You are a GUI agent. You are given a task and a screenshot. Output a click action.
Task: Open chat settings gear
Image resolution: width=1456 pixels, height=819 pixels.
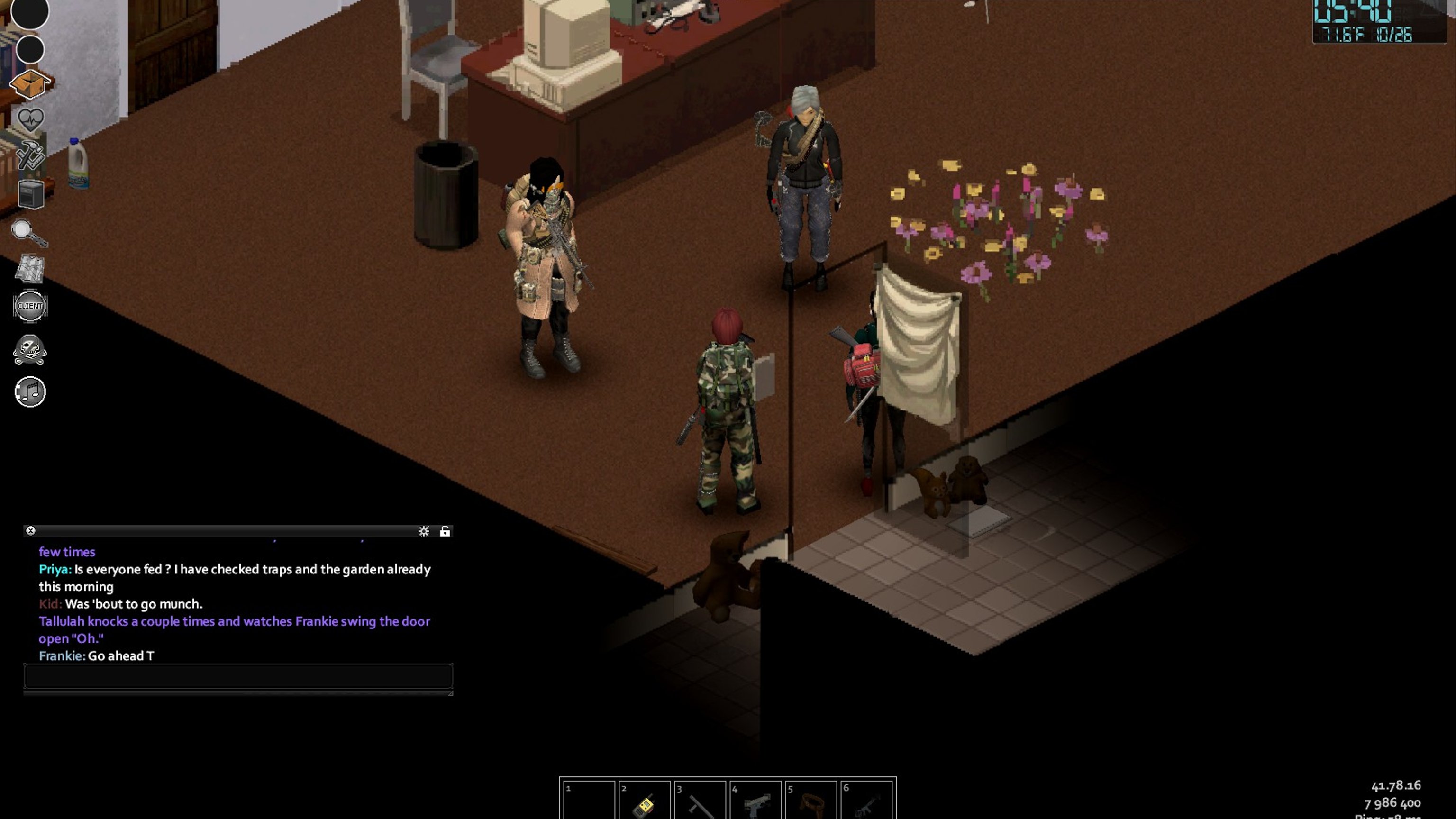click(x=423, y=531)
